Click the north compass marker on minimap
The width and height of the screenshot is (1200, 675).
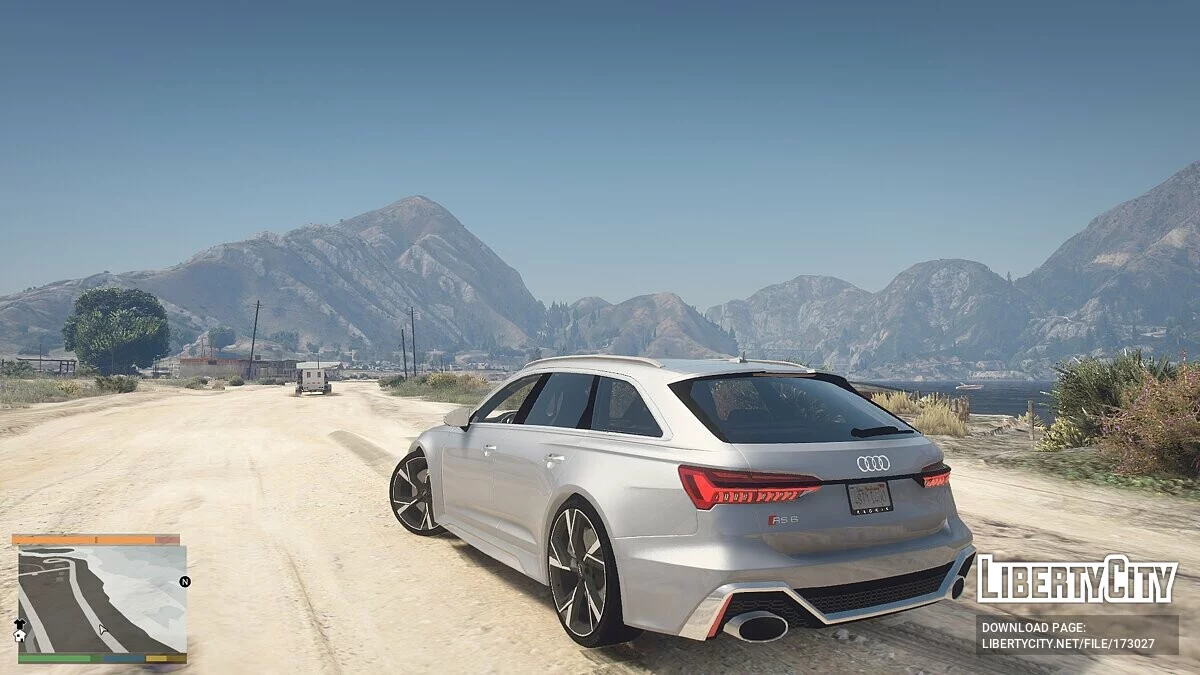pyautogui.click(x=185, y=581)
